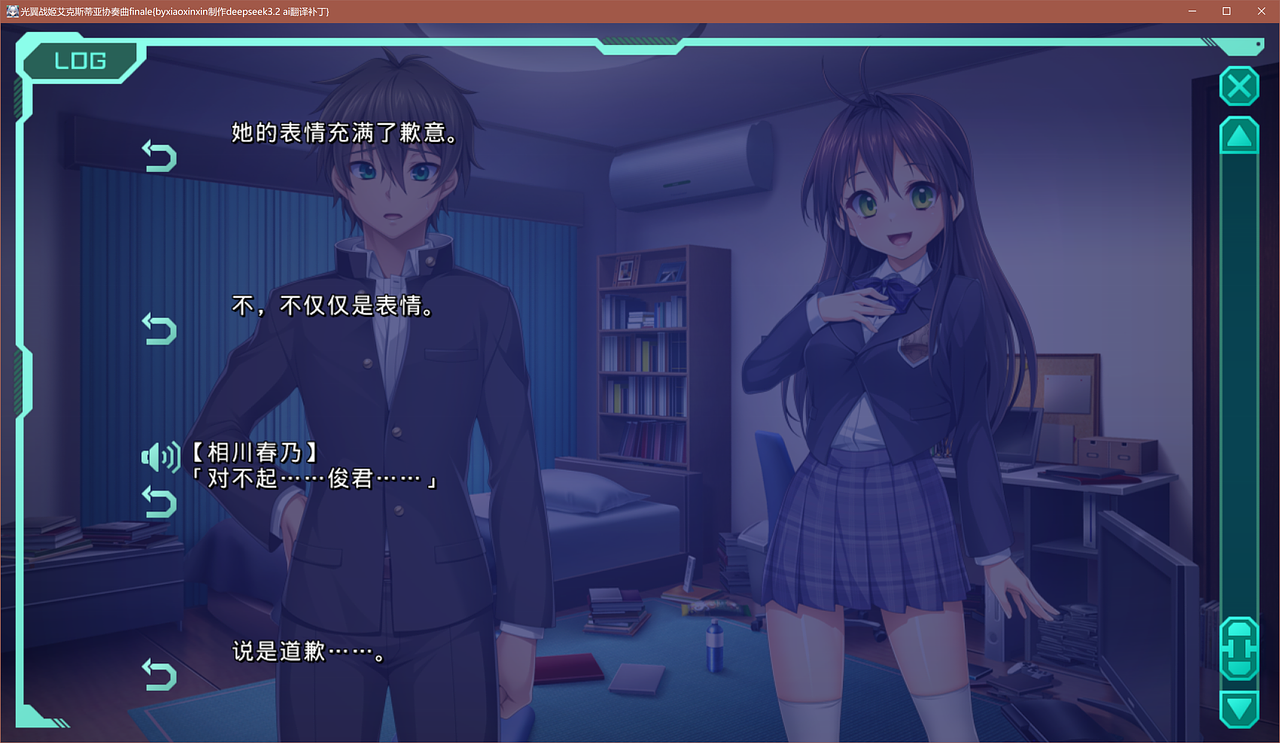1280x743 pixels.
Task: Click the log scrollbar handle
Action: (x=1239, y=648)
